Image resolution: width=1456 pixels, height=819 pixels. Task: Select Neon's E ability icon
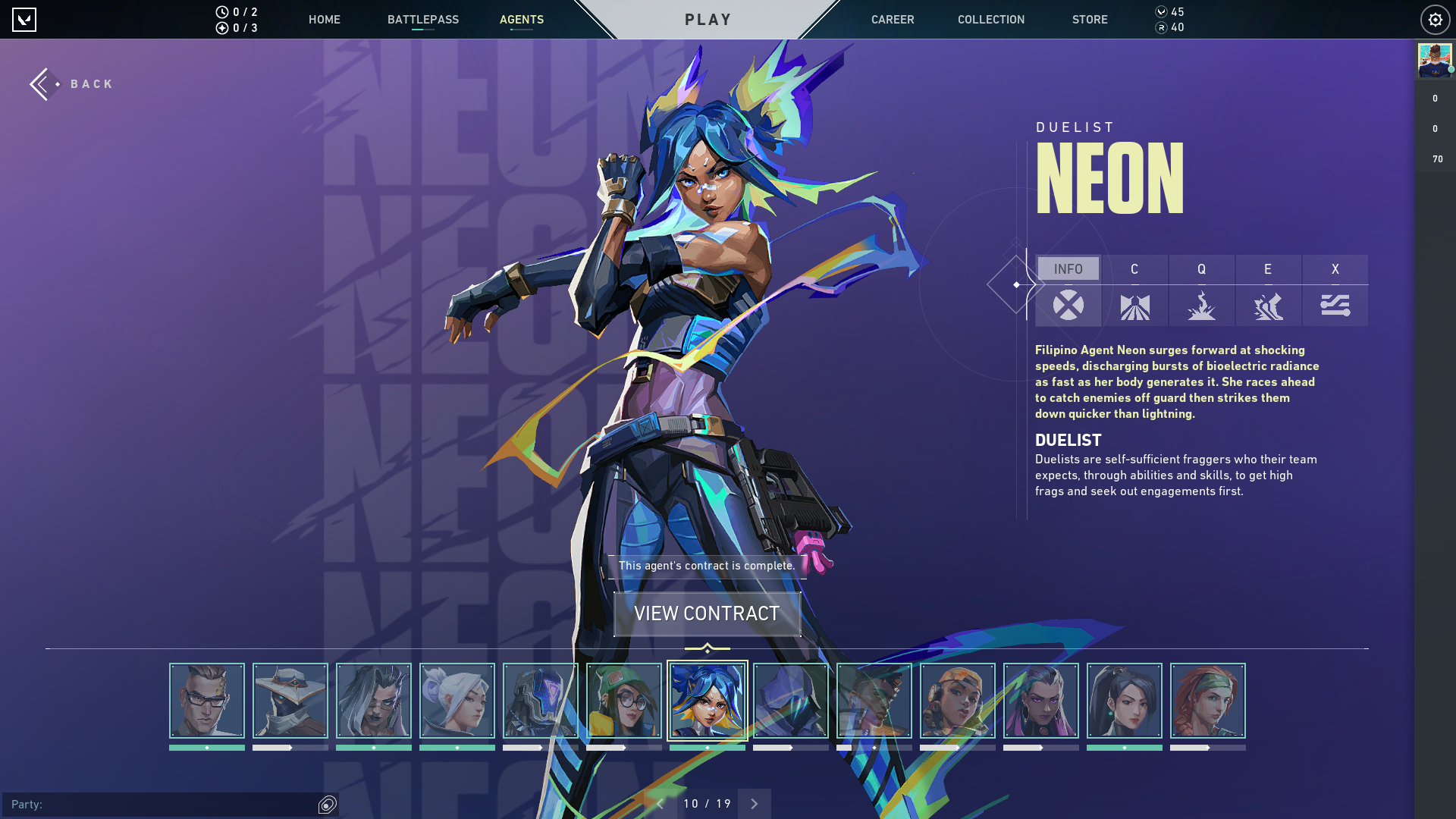coord(1268,306)
